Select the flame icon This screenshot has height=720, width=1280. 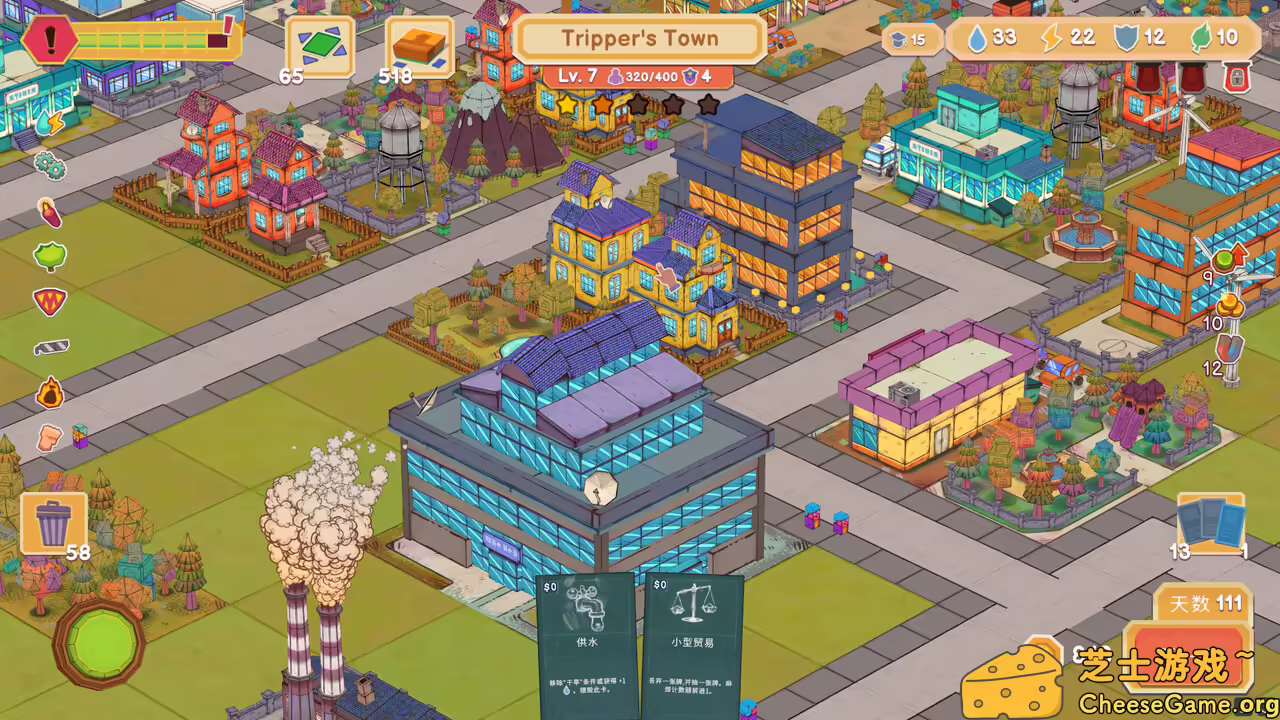coord(49,392)
